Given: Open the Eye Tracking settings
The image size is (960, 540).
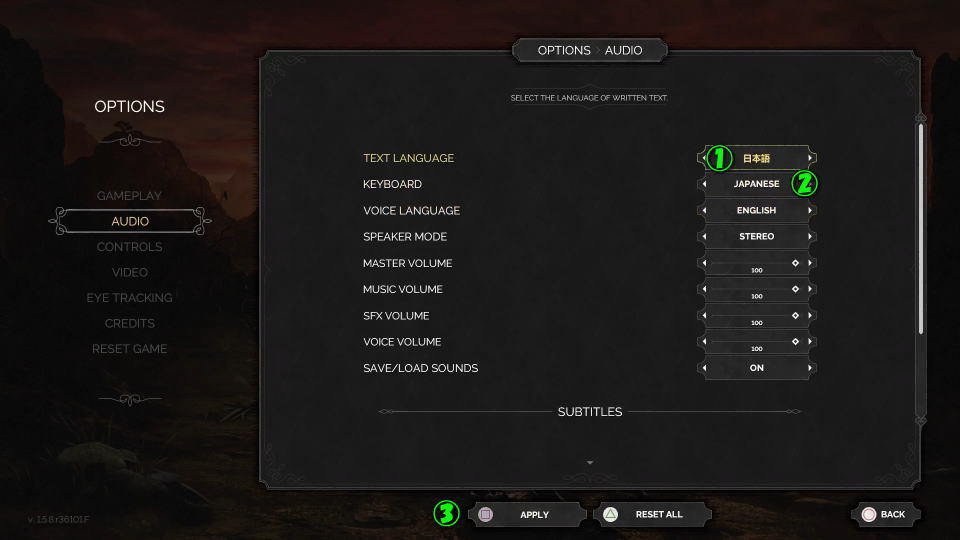Looking at the screenshot, I should pyautogui.click(x=129, y=298).
